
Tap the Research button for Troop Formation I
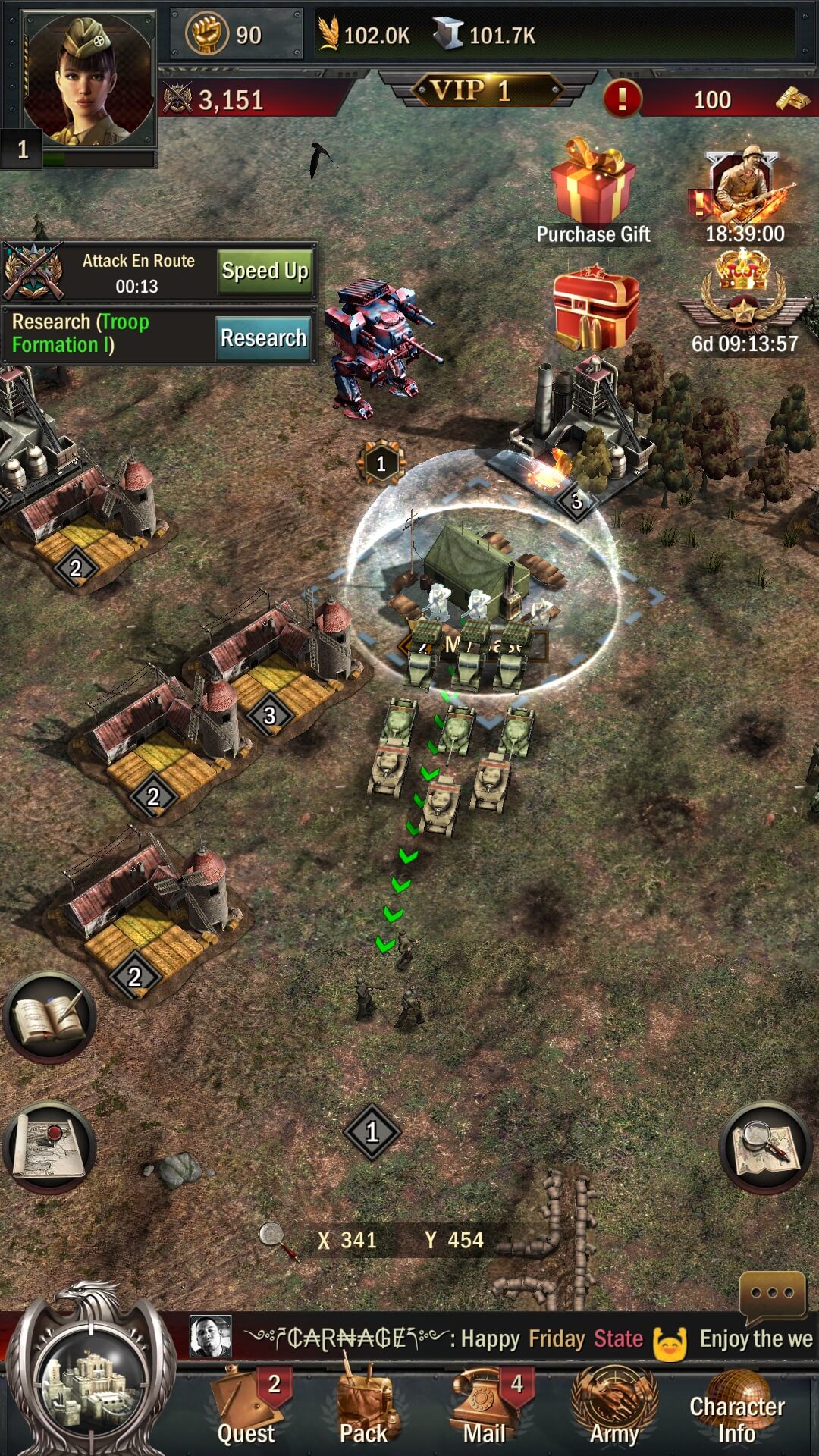pyautogui.click(x=263, y=337)
